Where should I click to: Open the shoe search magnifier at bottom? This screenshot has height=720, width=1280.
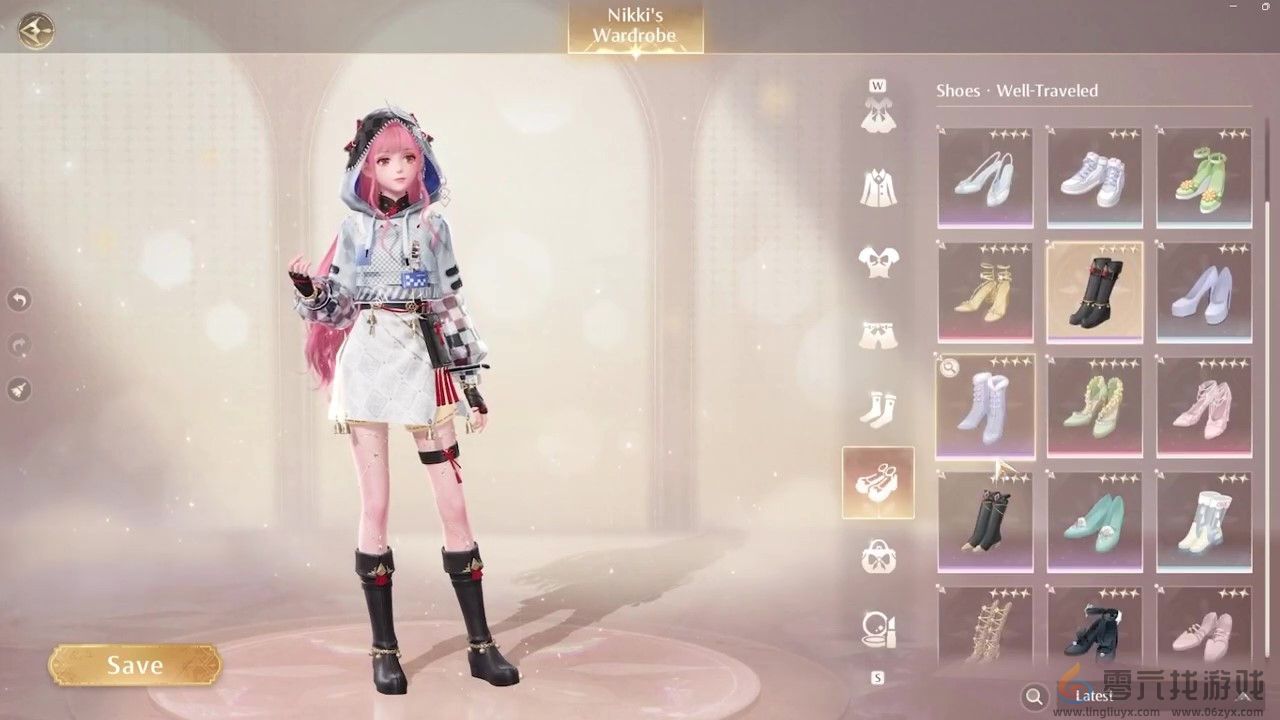pos(1035,696)
